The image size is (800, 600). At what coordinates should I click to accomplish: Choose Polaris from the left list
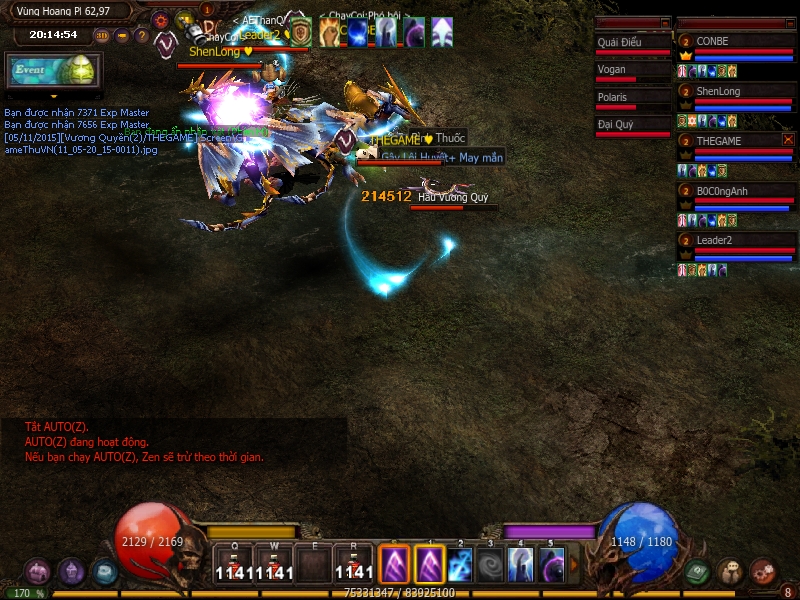pos(632,98)
